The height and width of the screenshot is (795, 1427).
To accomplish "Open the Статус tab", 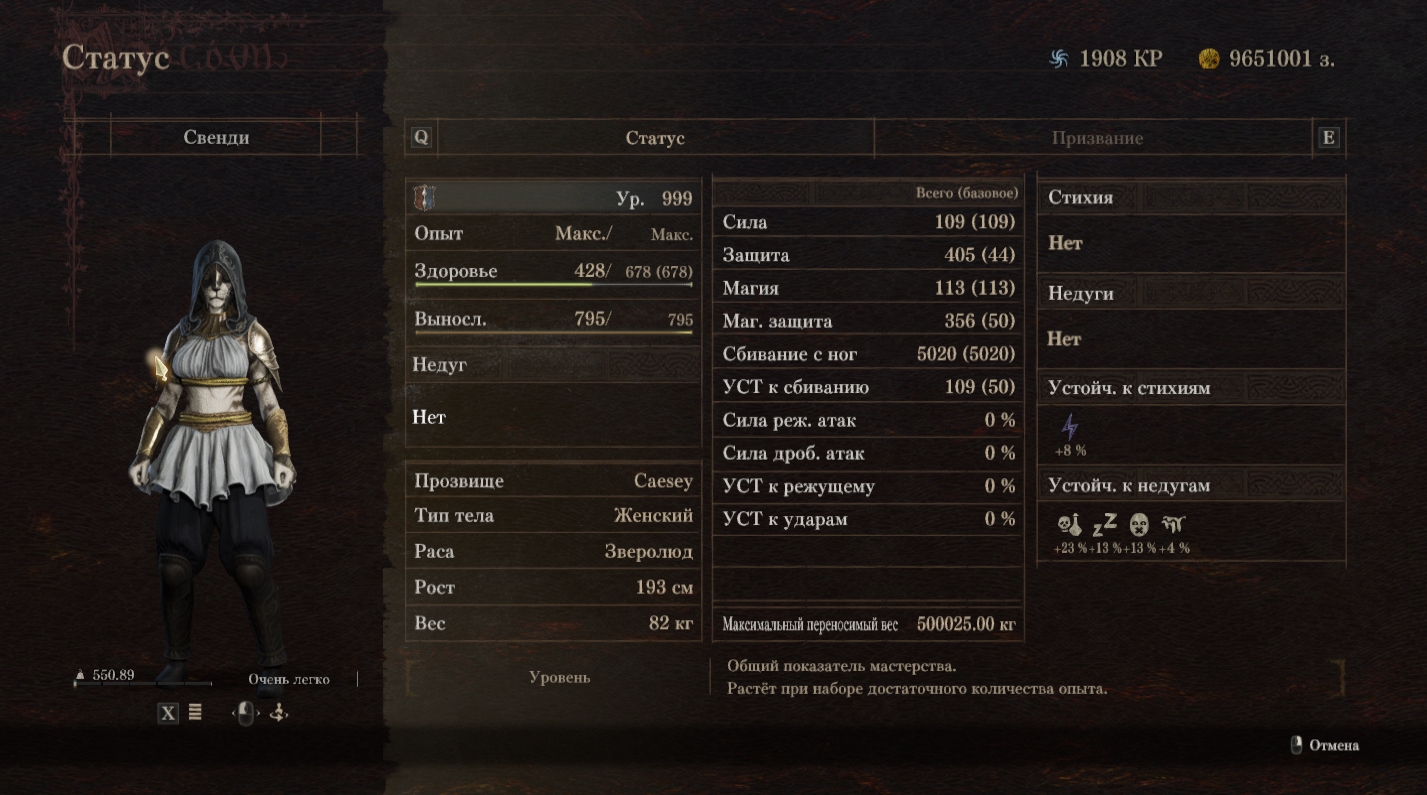I will (655, 138).
